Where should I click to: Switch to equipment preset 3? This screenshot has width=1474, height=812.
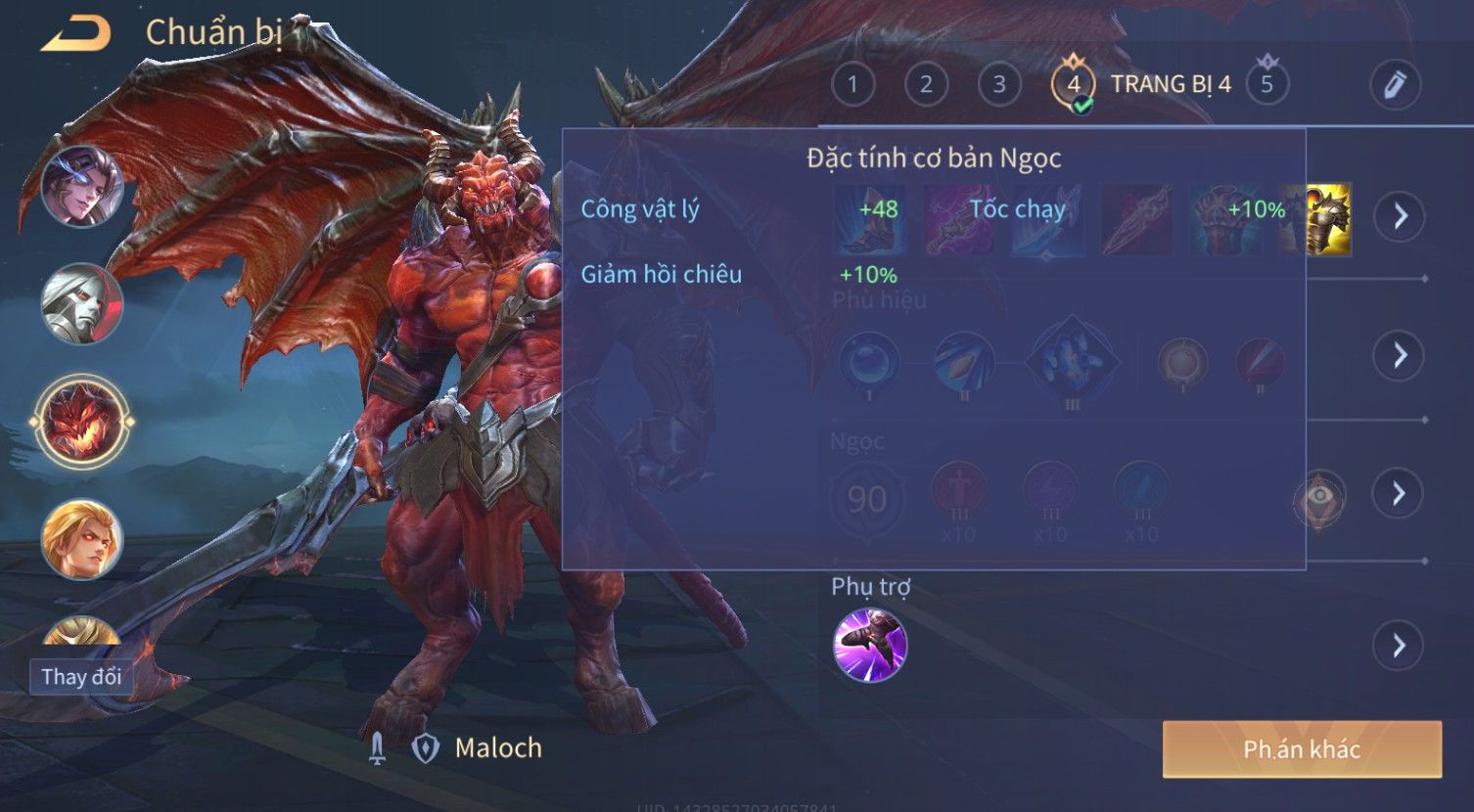(999, 84)
